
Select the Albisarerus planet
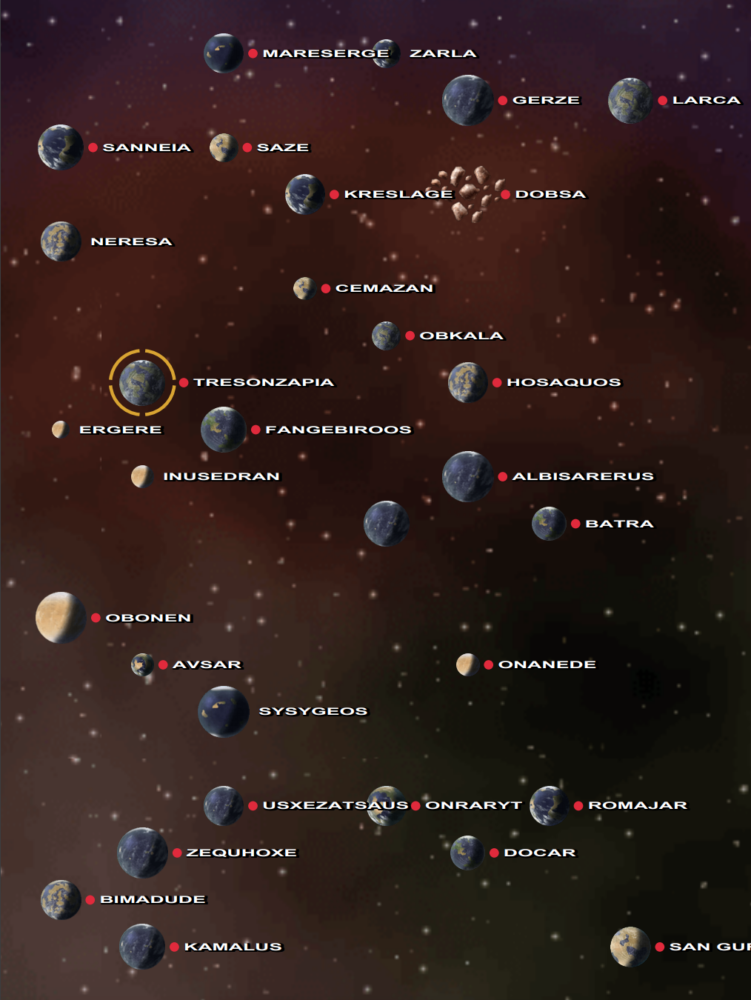tap(467, 476)
